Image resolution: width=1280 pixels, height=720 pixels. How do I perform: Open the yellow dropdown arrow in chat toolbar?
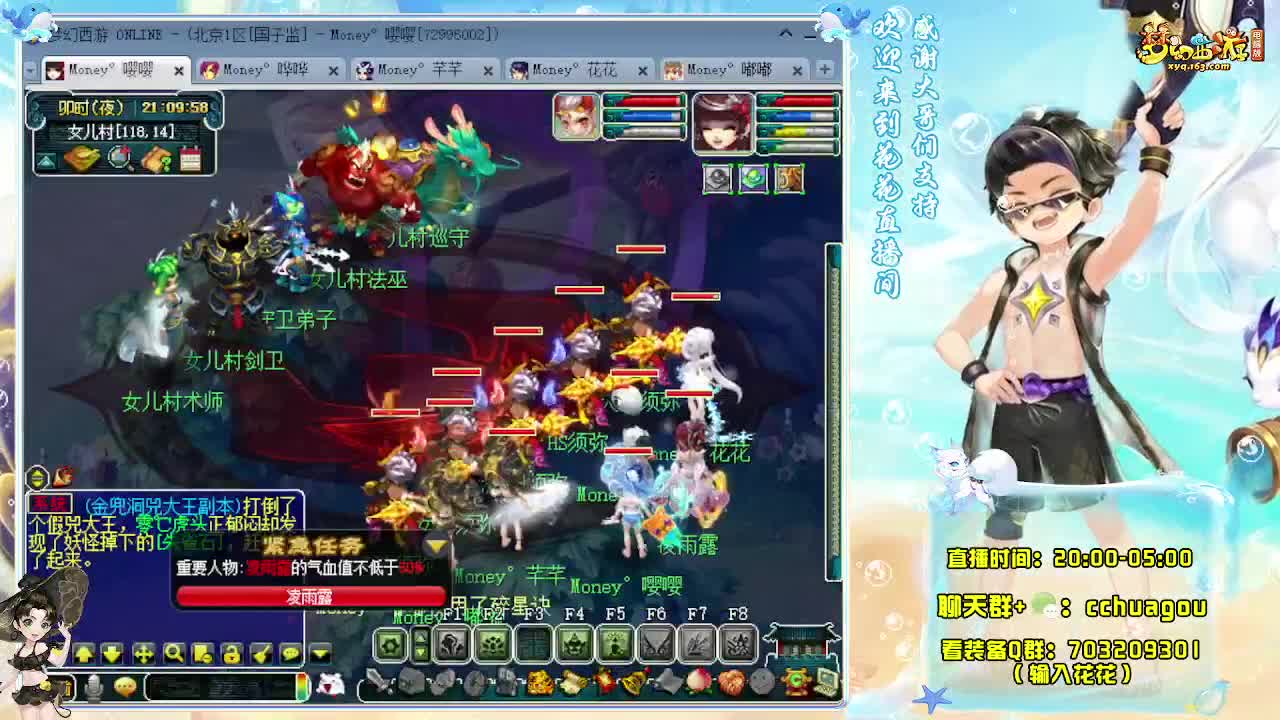point(318,654)
